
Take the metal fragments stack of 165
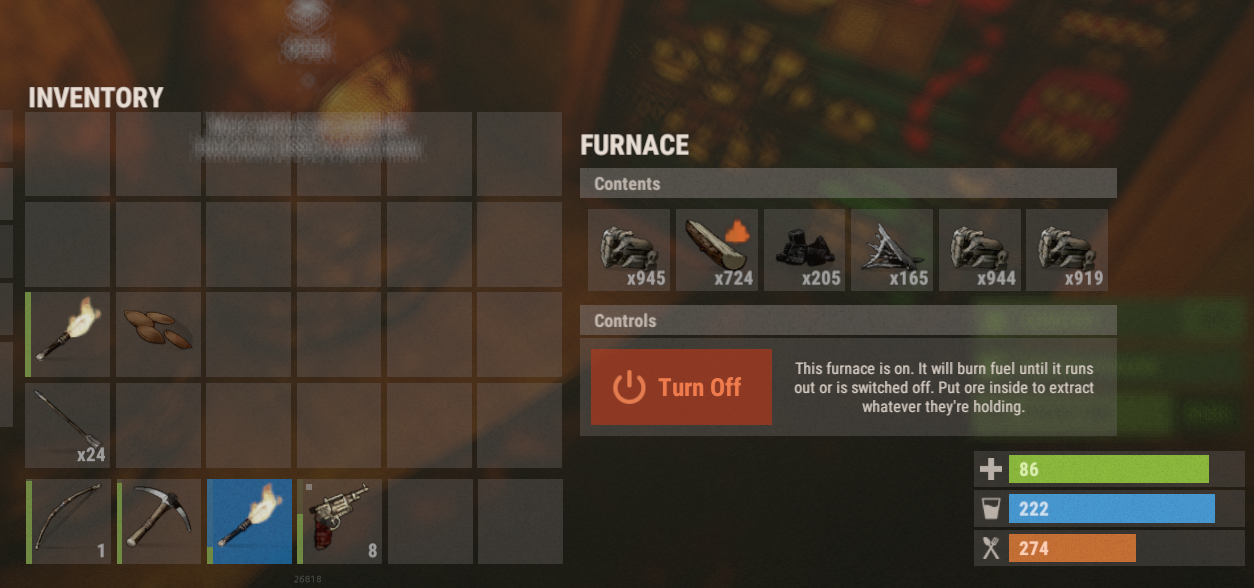pos(892,250)
